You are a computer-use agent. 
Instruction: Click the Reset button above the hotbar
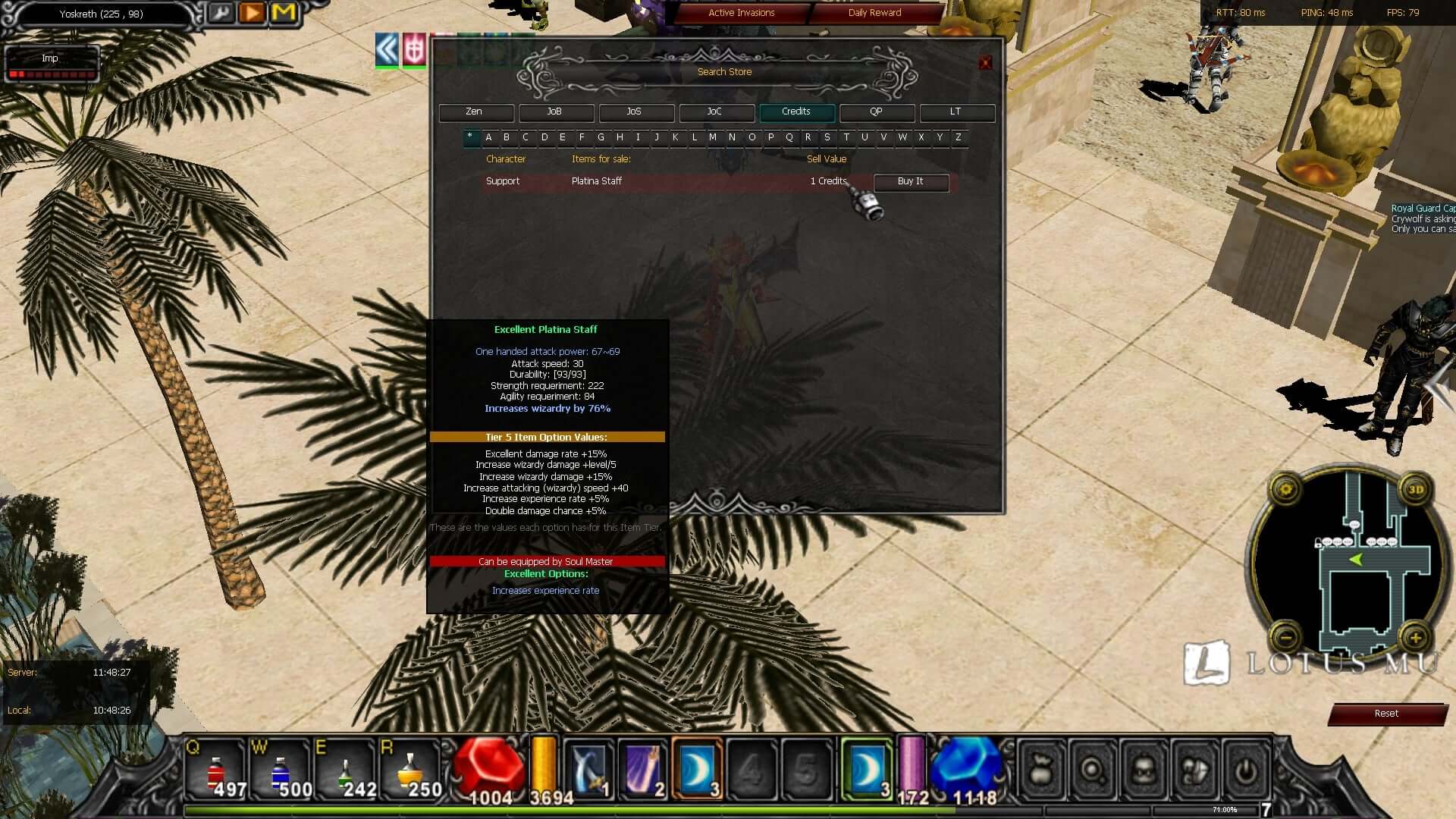(1387, 714)
